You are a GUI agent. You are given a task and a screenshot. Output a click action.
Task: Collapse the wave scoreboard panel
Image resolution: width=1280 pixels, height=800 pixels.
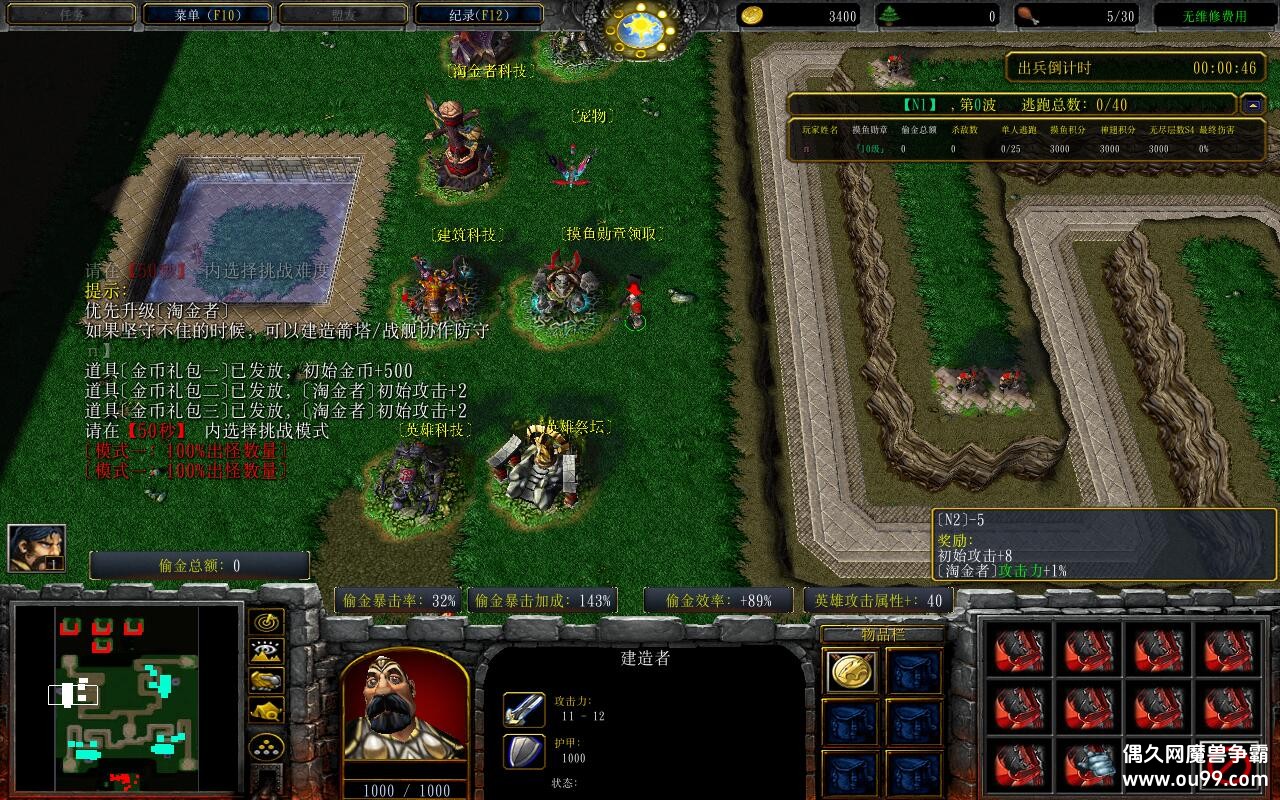pos(1252,104)
